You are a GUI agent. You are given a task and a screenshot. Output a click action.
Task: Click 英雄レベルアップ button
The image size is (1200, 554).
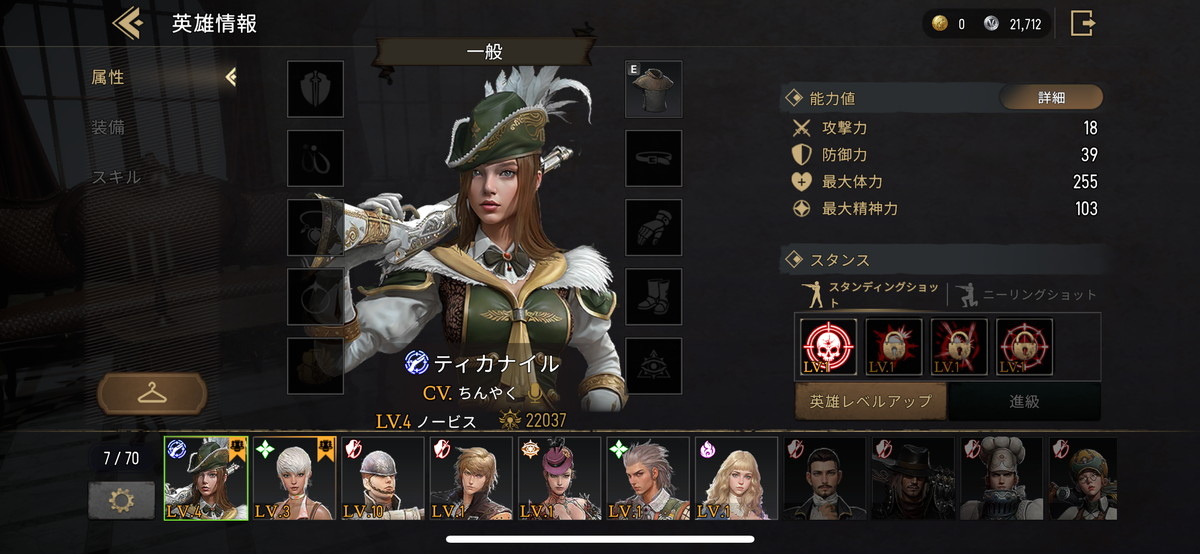[x=871, y=401]
